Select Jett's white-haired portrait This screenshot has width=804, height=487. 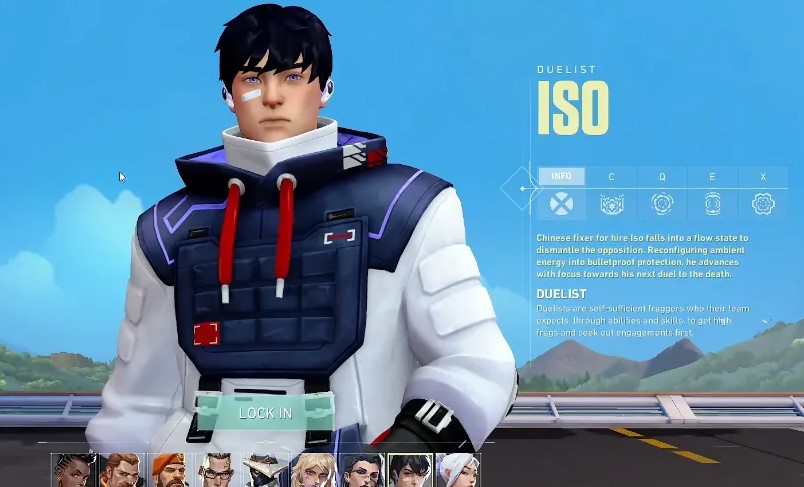(457, 470)
